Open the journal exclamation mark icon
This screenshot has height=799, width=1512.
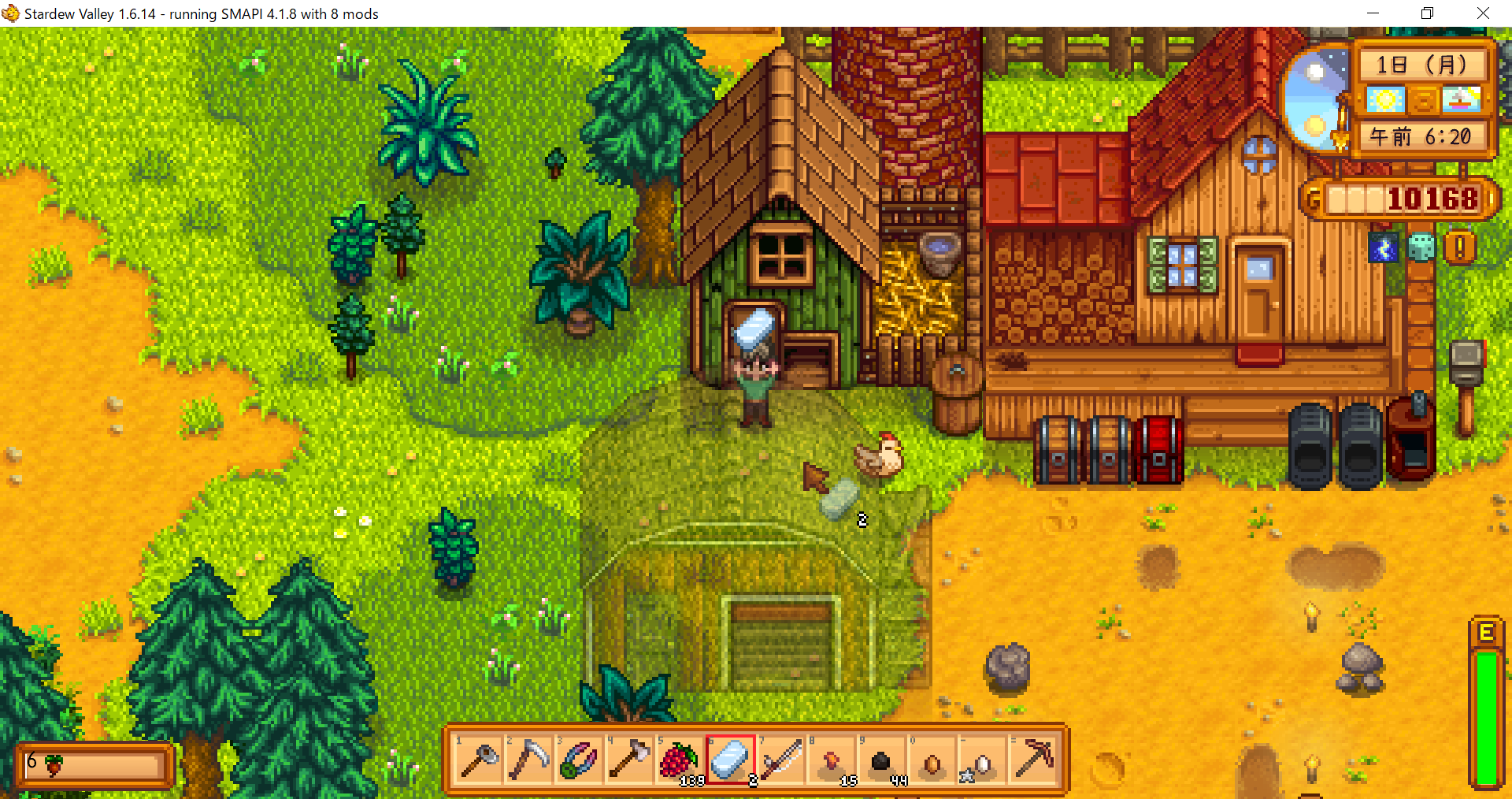click(x=1459, y=247)
